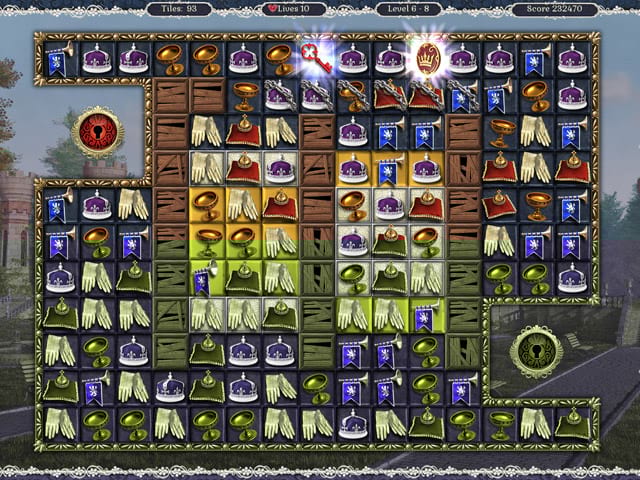Select the chained golden bowl tile
This screenshot has height=480, width=640.
coord(352,95)
